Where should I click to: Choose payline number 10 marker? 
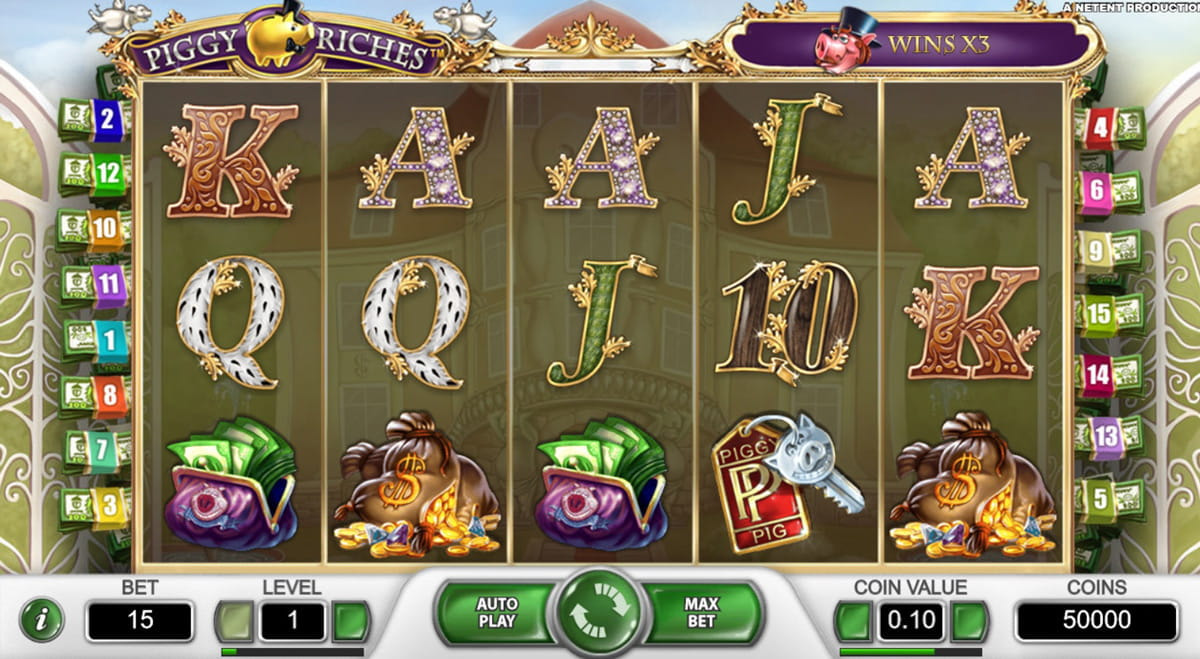coord(104,229)
